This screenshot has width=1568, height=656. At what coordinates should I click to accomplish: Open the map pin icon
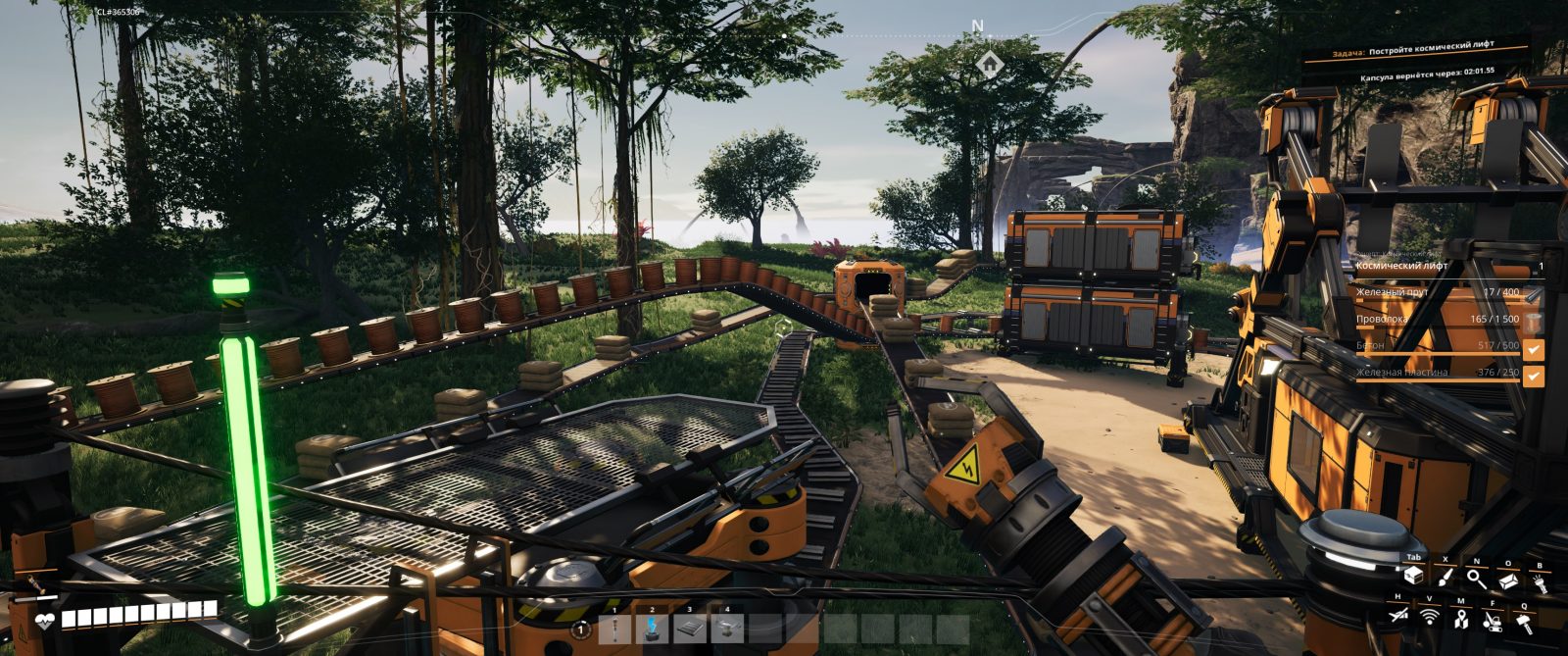coord(1461,619)
